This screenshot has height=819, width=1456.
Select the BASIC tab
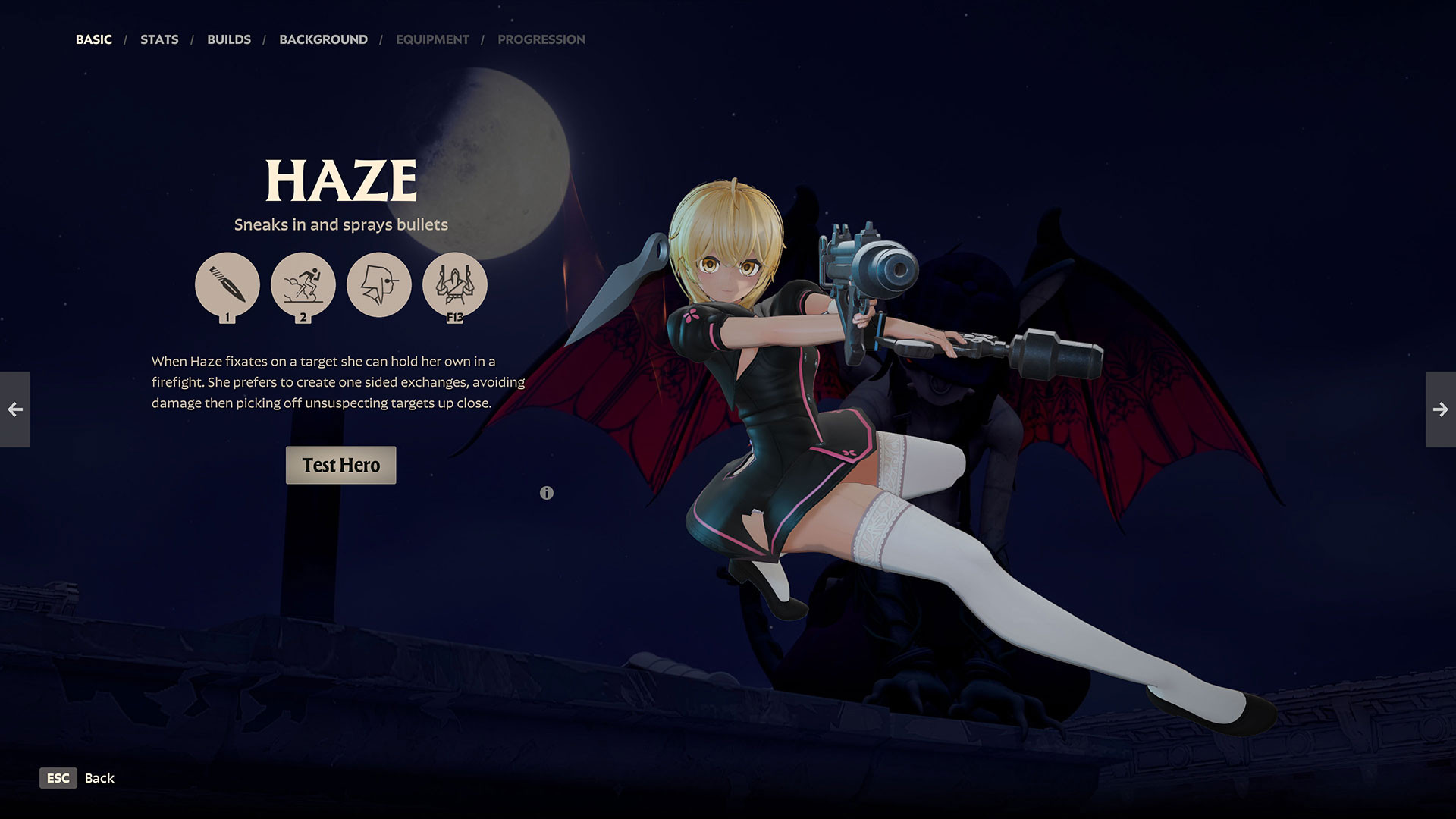click(93, 39)
